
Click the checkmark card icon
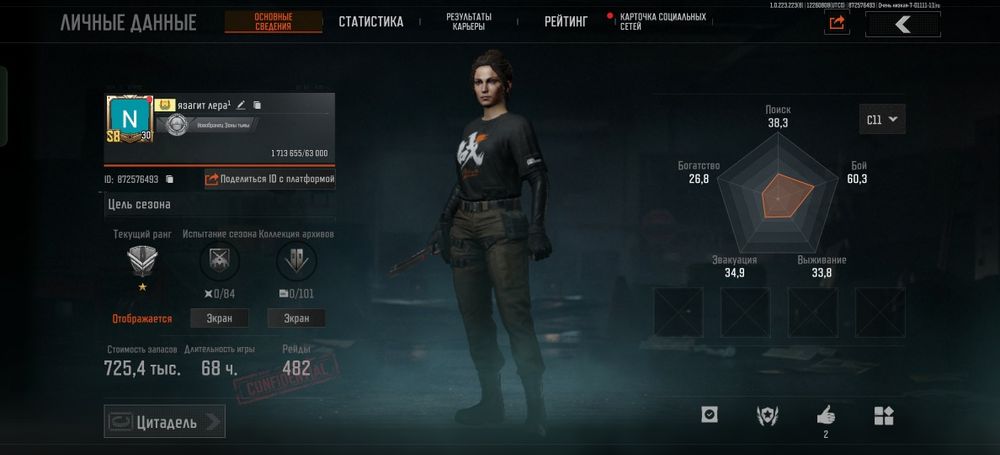tap(709, 415)
